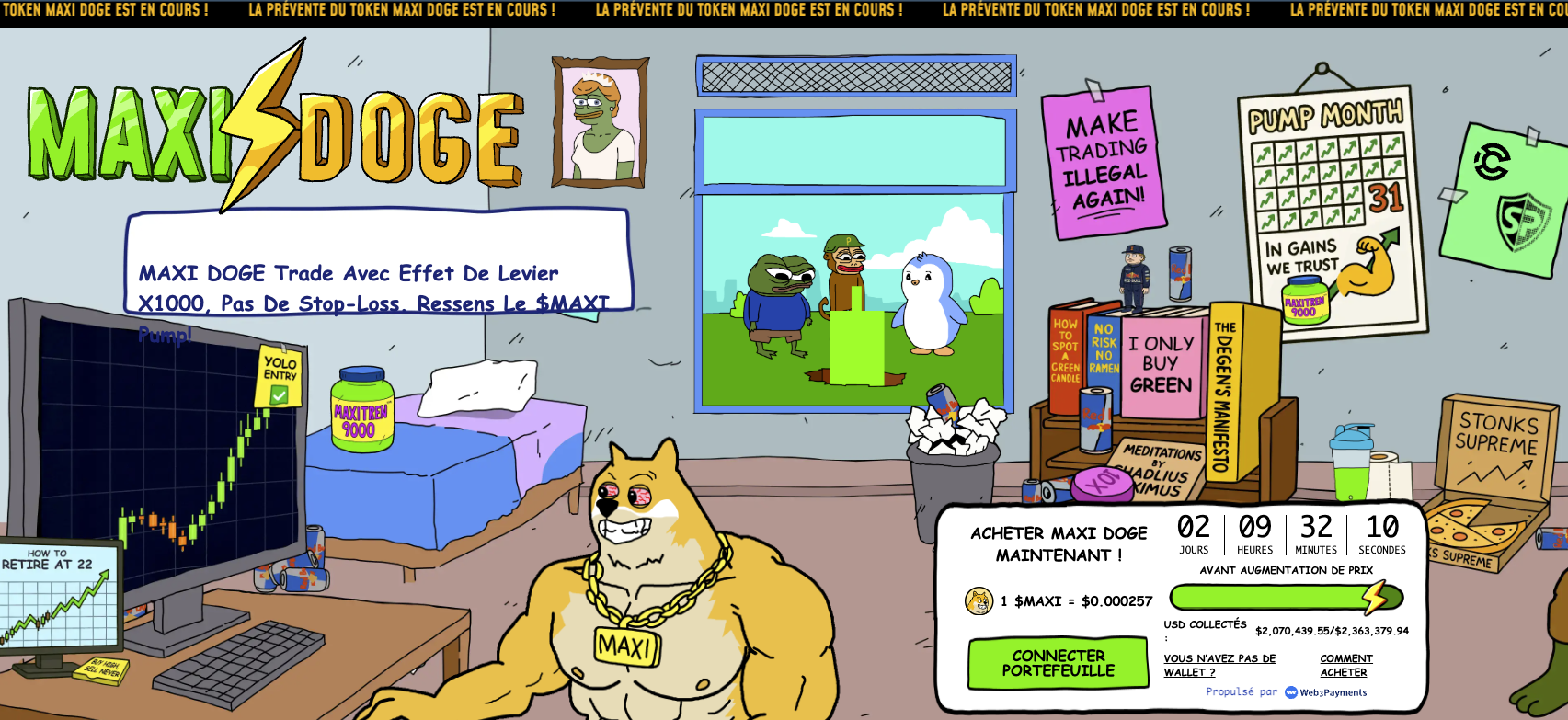
Task: Click the MAKE TRADING ILLEGAL AGAIN poster
Action: (x=1104, y=156)
